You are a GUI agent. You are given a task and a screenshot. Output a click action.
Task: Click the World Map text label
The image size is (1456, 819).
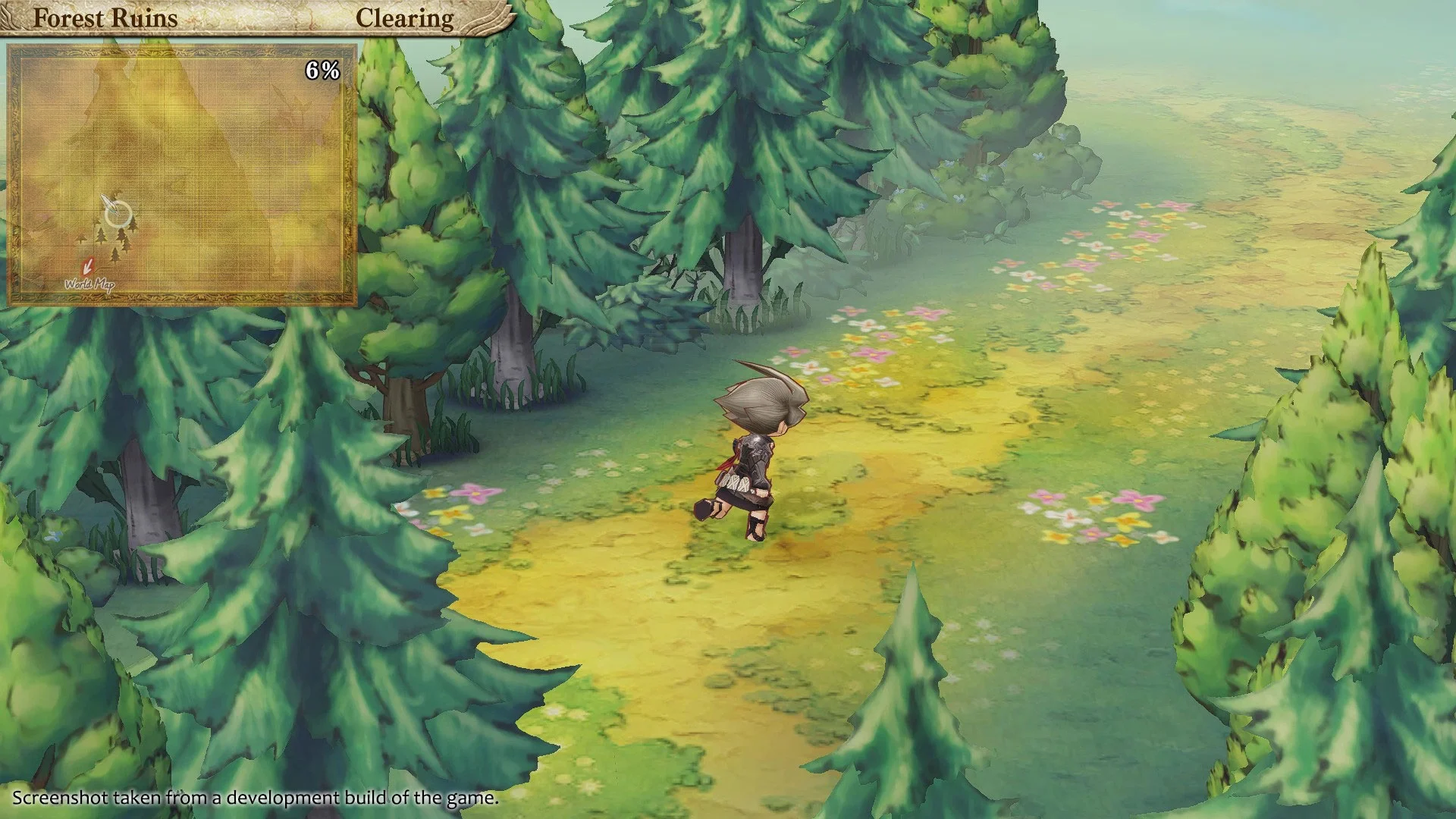(91, 284)
